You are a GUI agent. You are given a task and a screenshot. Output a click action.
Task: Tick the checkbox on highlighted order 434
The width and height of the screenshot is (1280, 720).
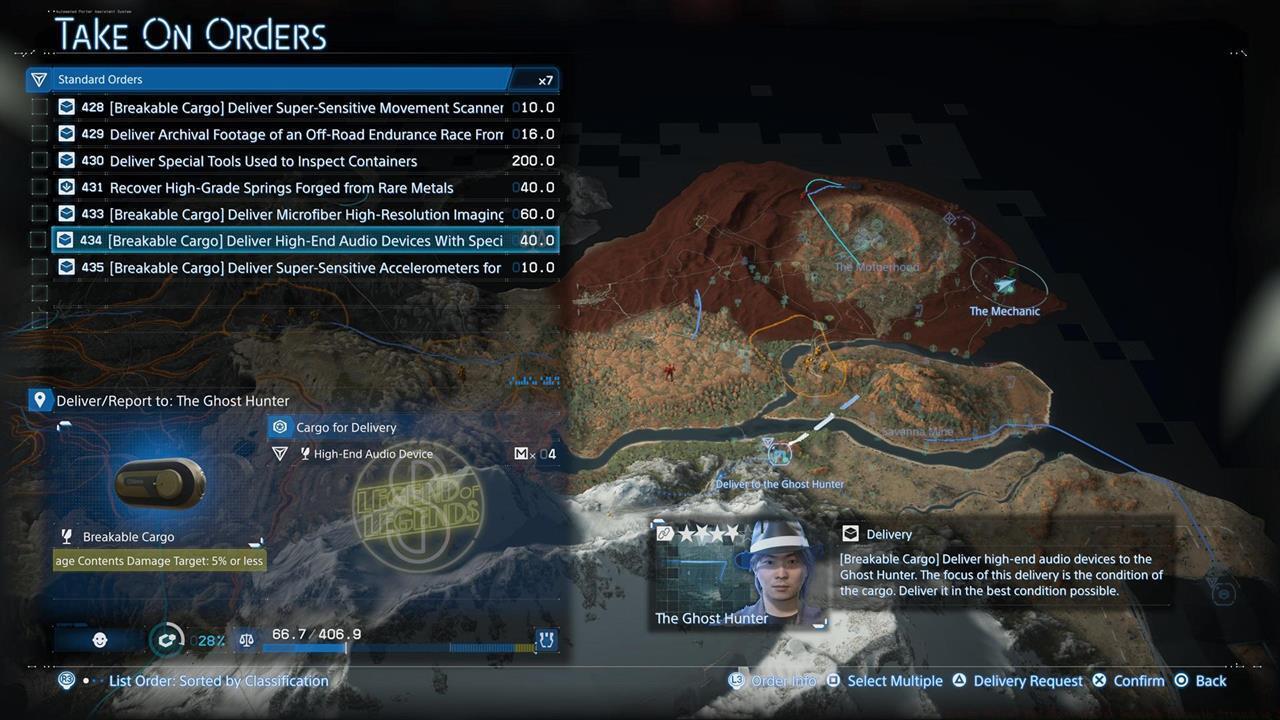click(39, 240)
